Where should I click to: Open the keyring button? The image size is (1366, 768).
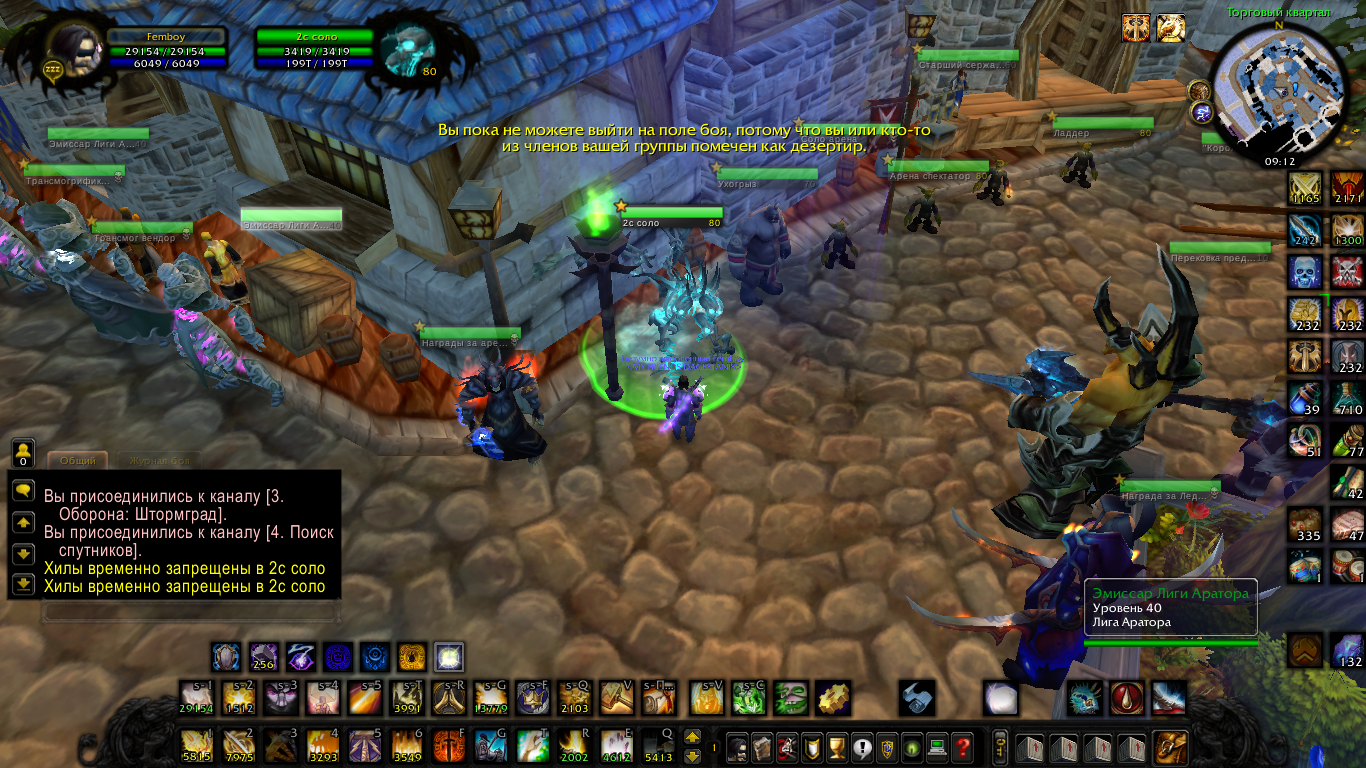pyautogui.click(x=999, y=746)
